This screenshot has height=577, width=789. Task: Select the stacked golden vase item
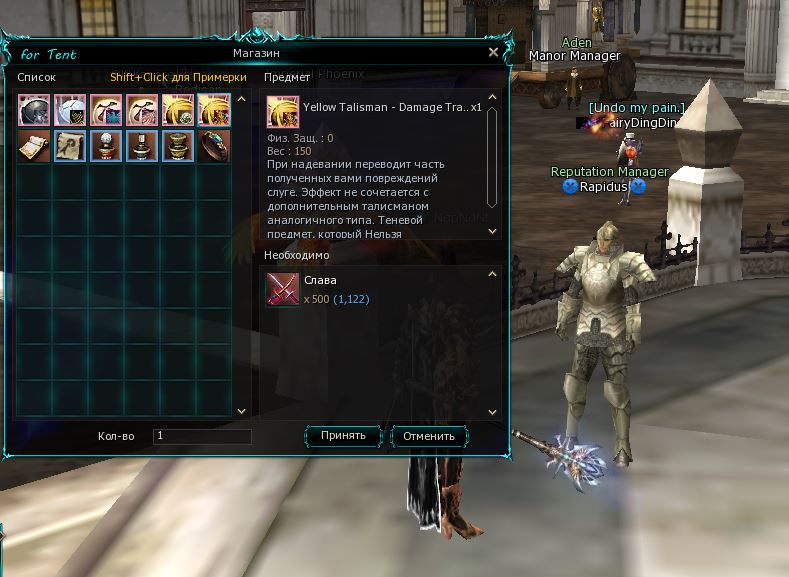point(178,145)
